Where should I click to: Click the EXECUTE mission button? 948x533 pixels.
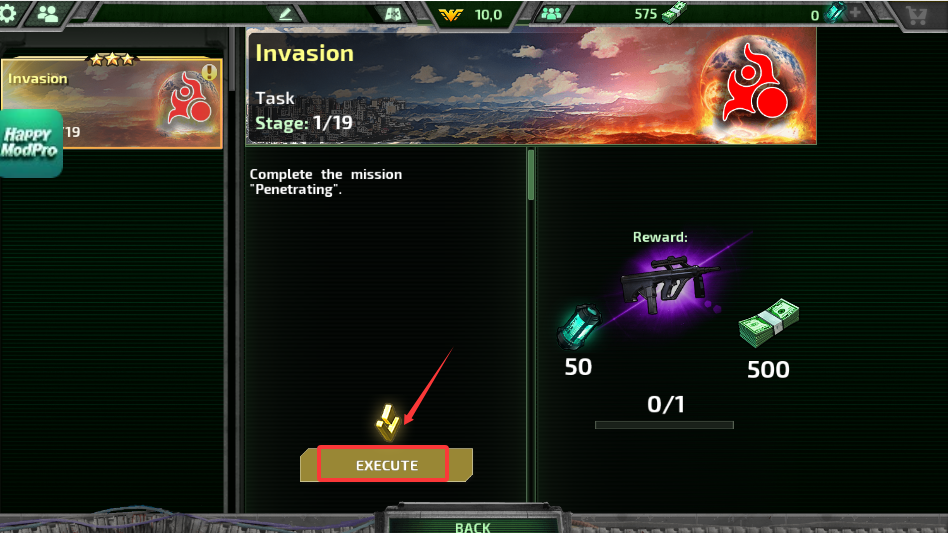[x=386, y=465]
